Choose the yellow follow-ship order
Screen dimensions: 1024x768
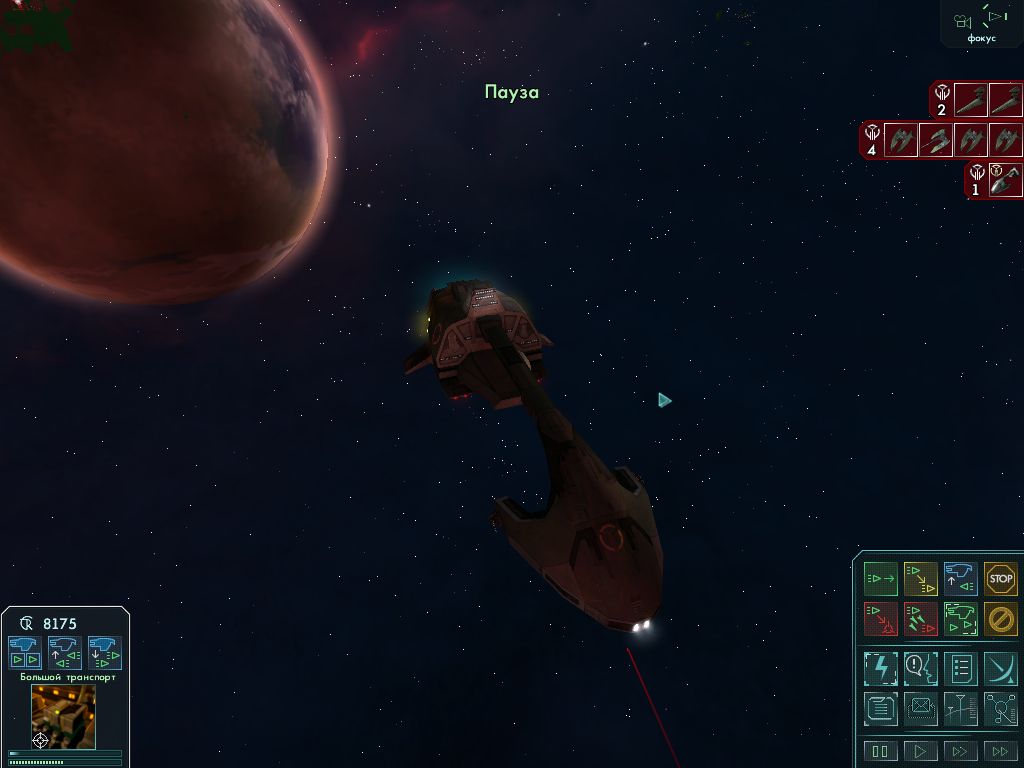(920, 579)
